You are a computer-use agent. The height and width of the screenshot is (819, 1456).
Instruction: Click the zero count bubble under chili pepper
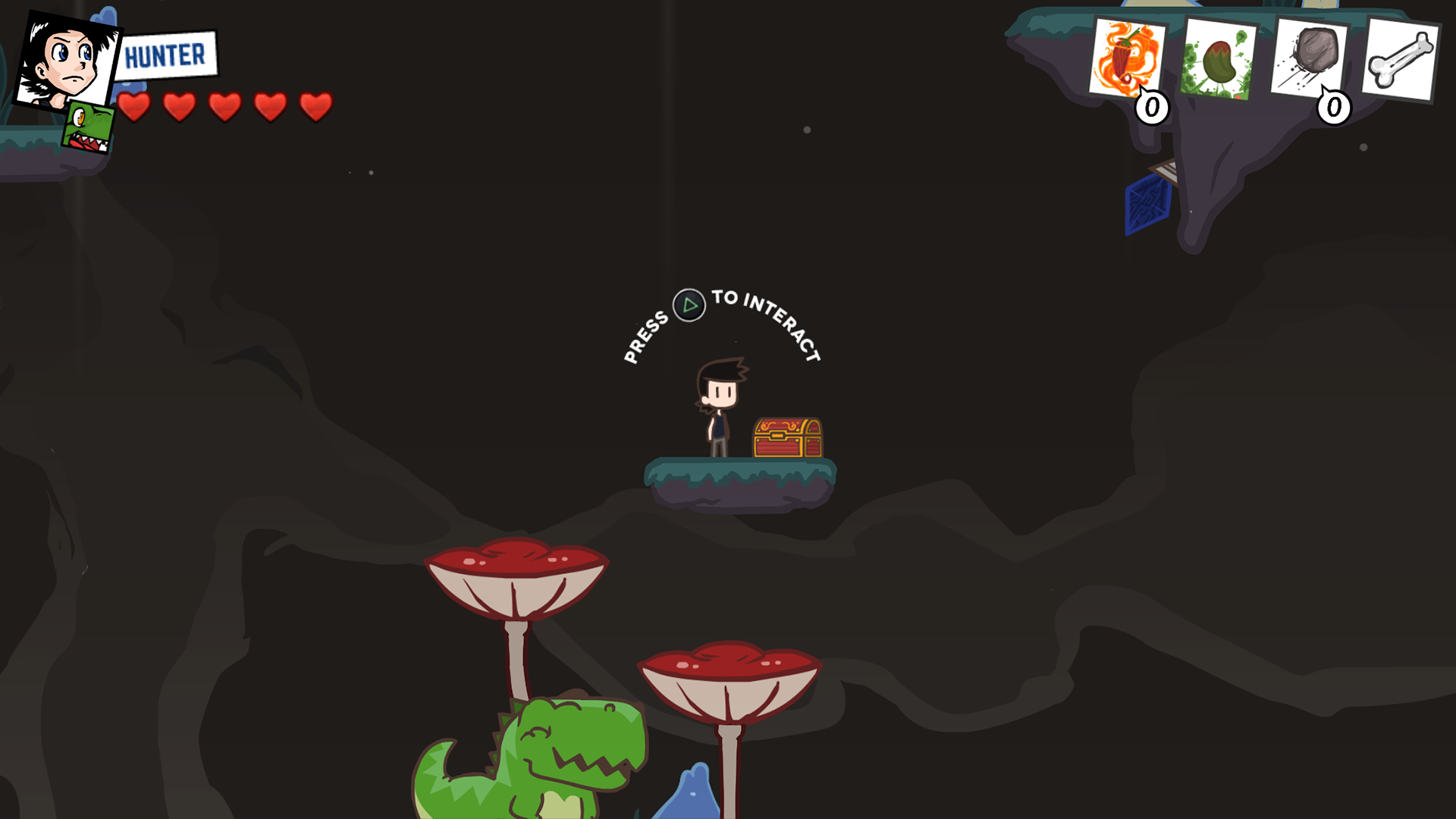(1152, 108)
